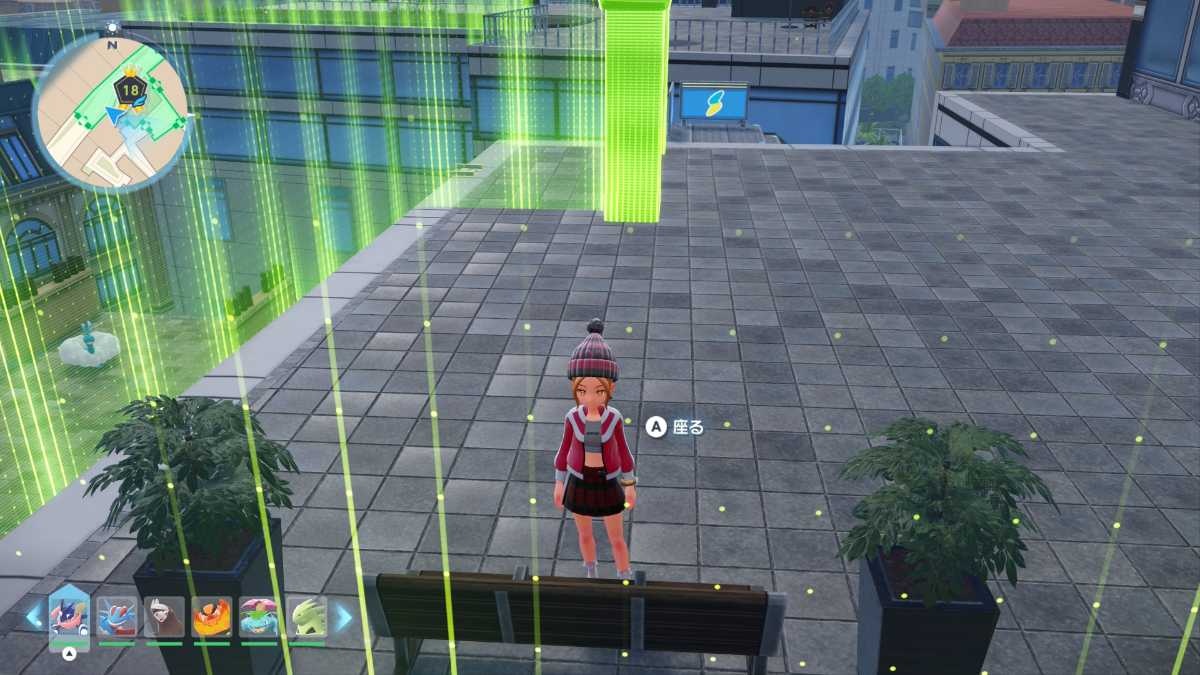Choose the green Tyranitar party slot
1200x675 pixels.
pyautogui.click(x=307, y=617)
